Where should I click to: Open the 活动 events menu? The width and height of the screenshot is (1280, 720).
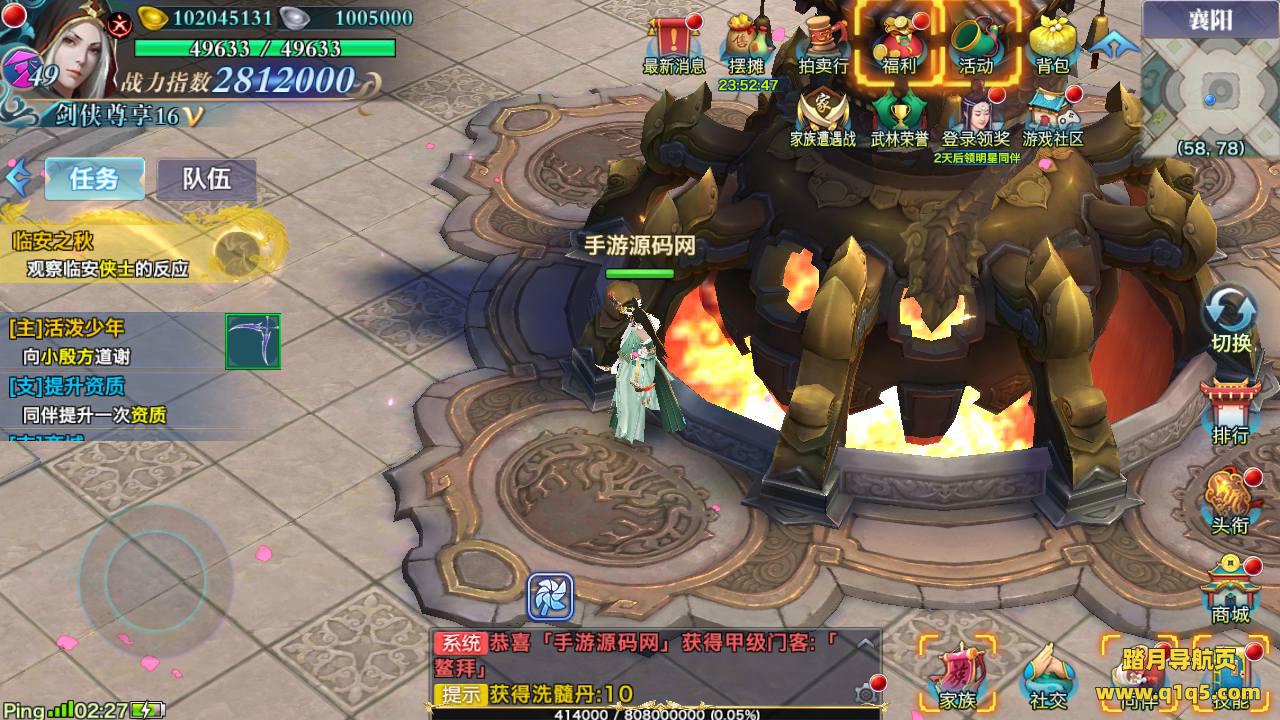tap(976, 45)
